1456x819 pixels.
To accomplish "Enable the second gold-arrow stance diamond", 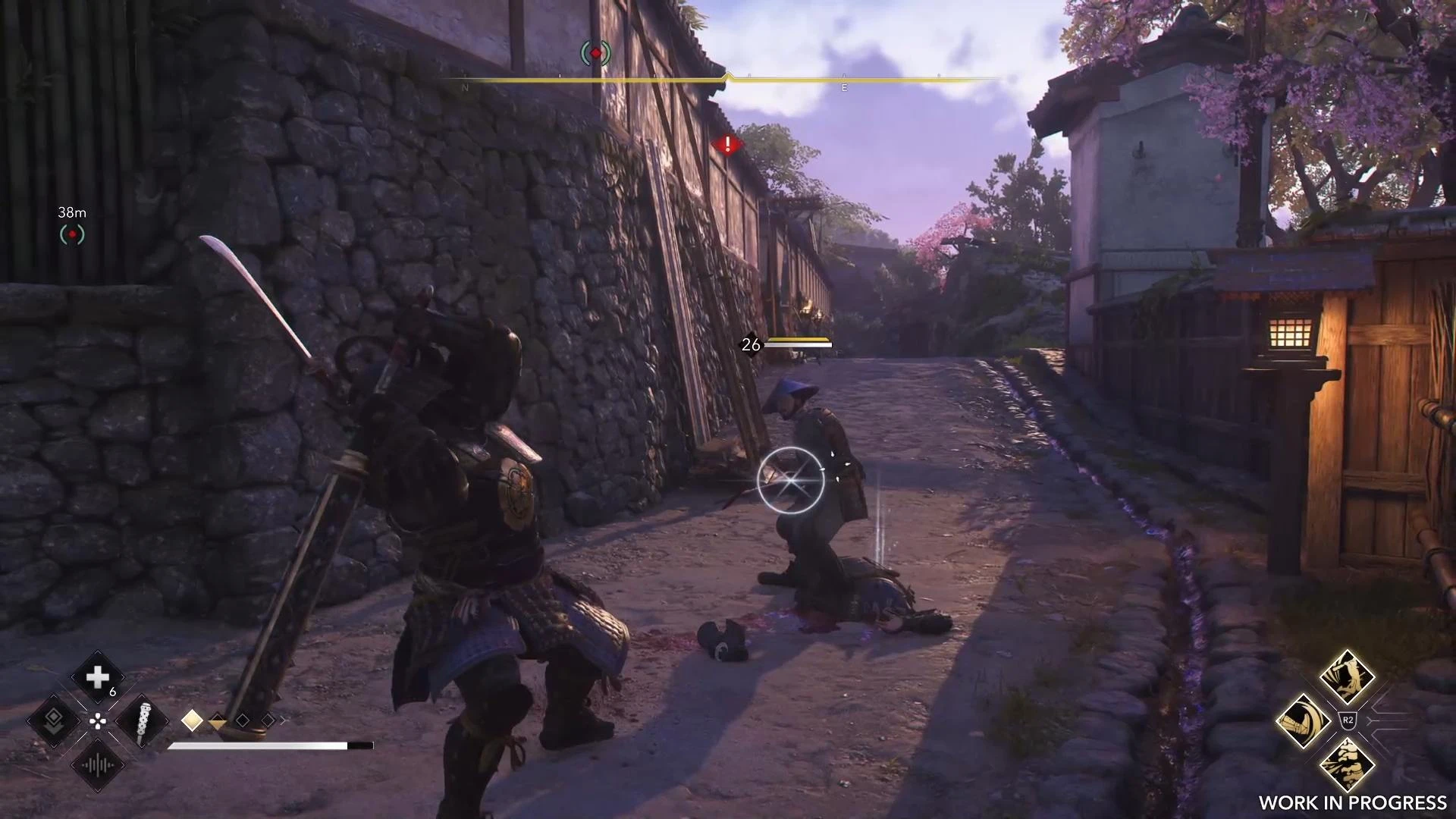I will (x=217, y=722).
